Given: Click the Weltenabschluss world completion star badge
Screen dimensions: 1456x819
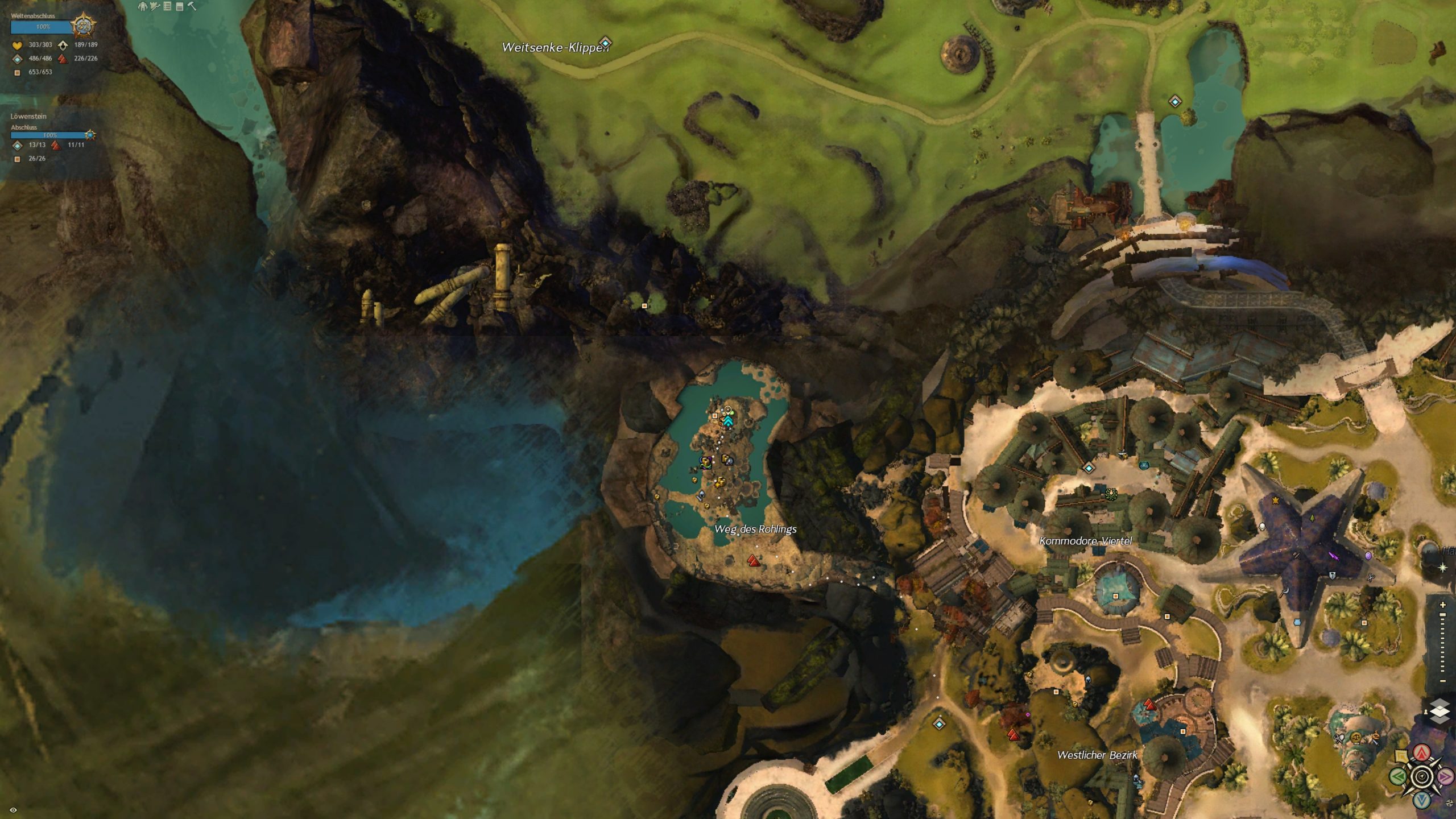Looking at the screenshot, I should pos(84,26).
